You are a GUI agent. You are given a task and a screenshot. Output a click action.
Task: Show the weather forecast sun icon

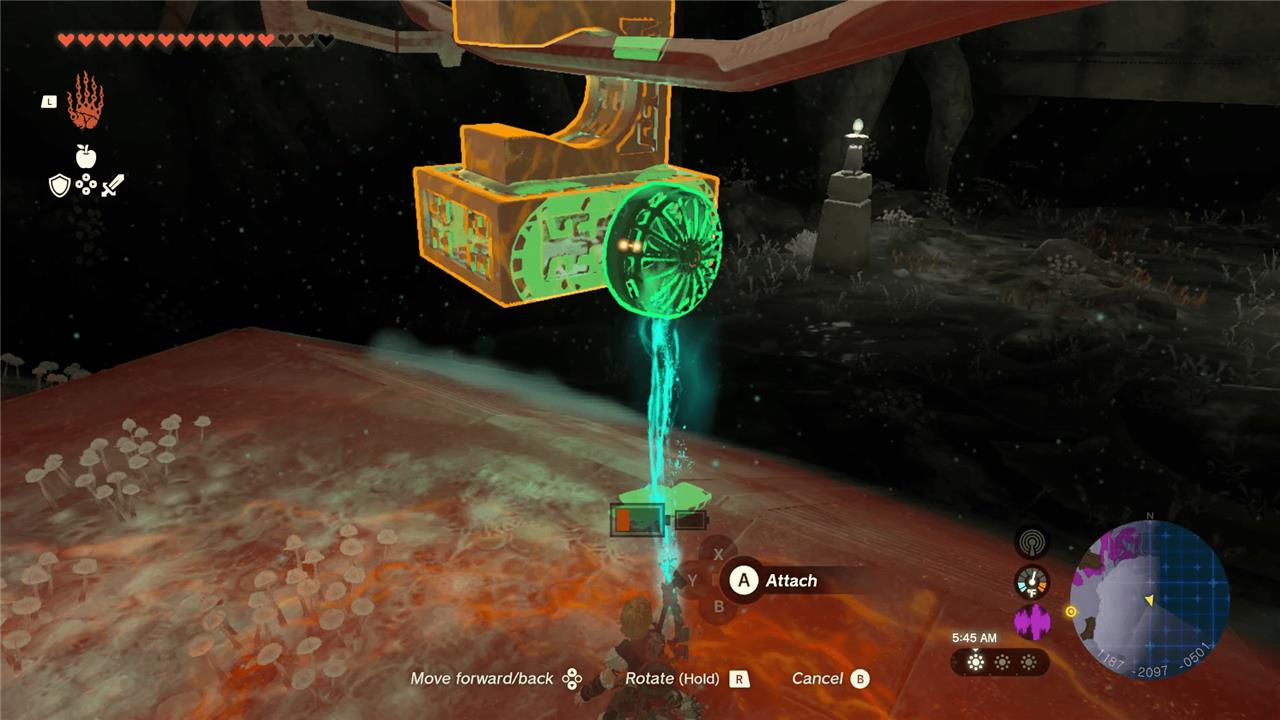[x=975, y=662]
